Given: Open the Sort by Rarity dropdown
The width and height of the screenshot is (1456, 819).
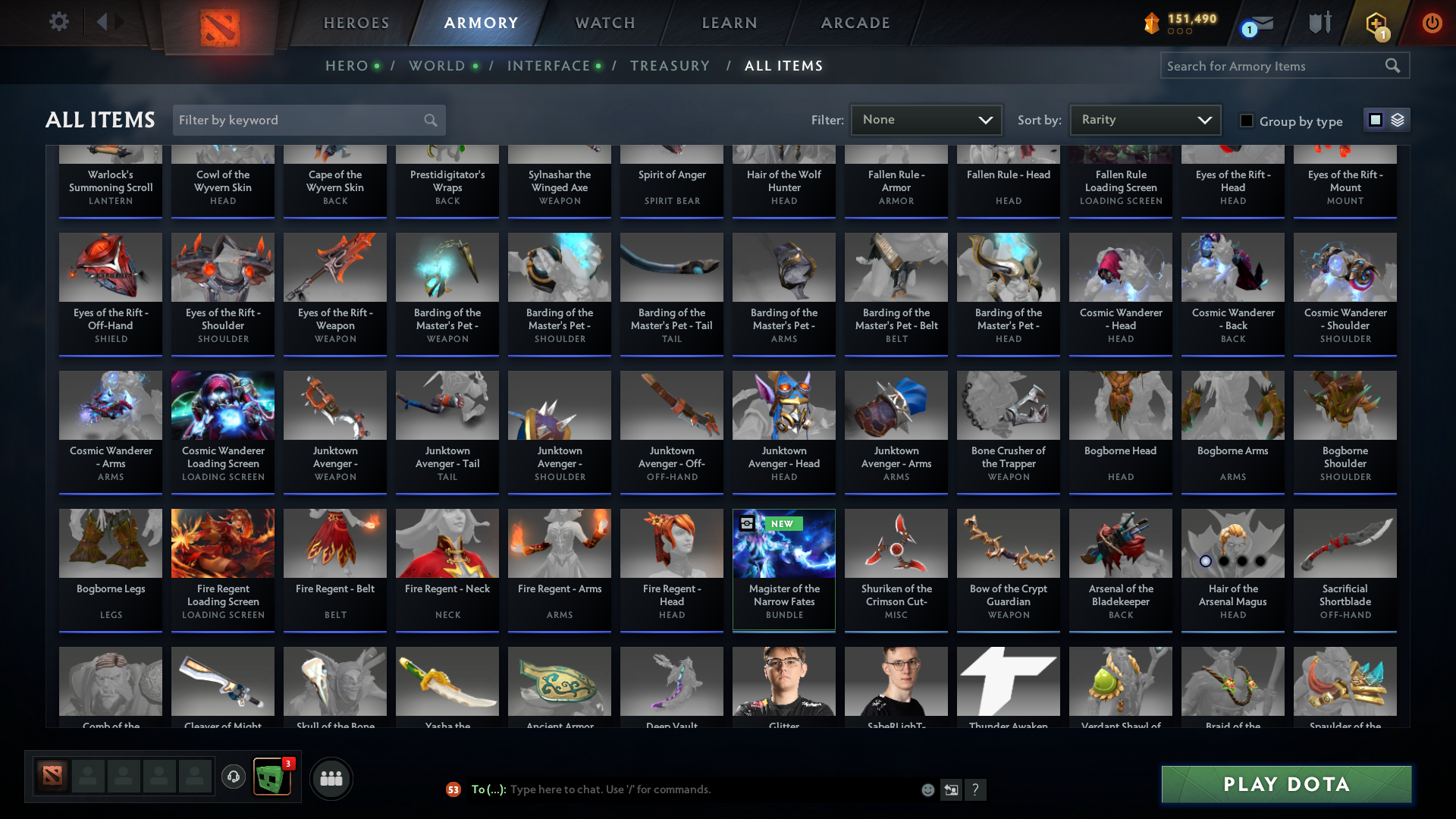Looking at the screenshot, I should tap(1144, 119).
